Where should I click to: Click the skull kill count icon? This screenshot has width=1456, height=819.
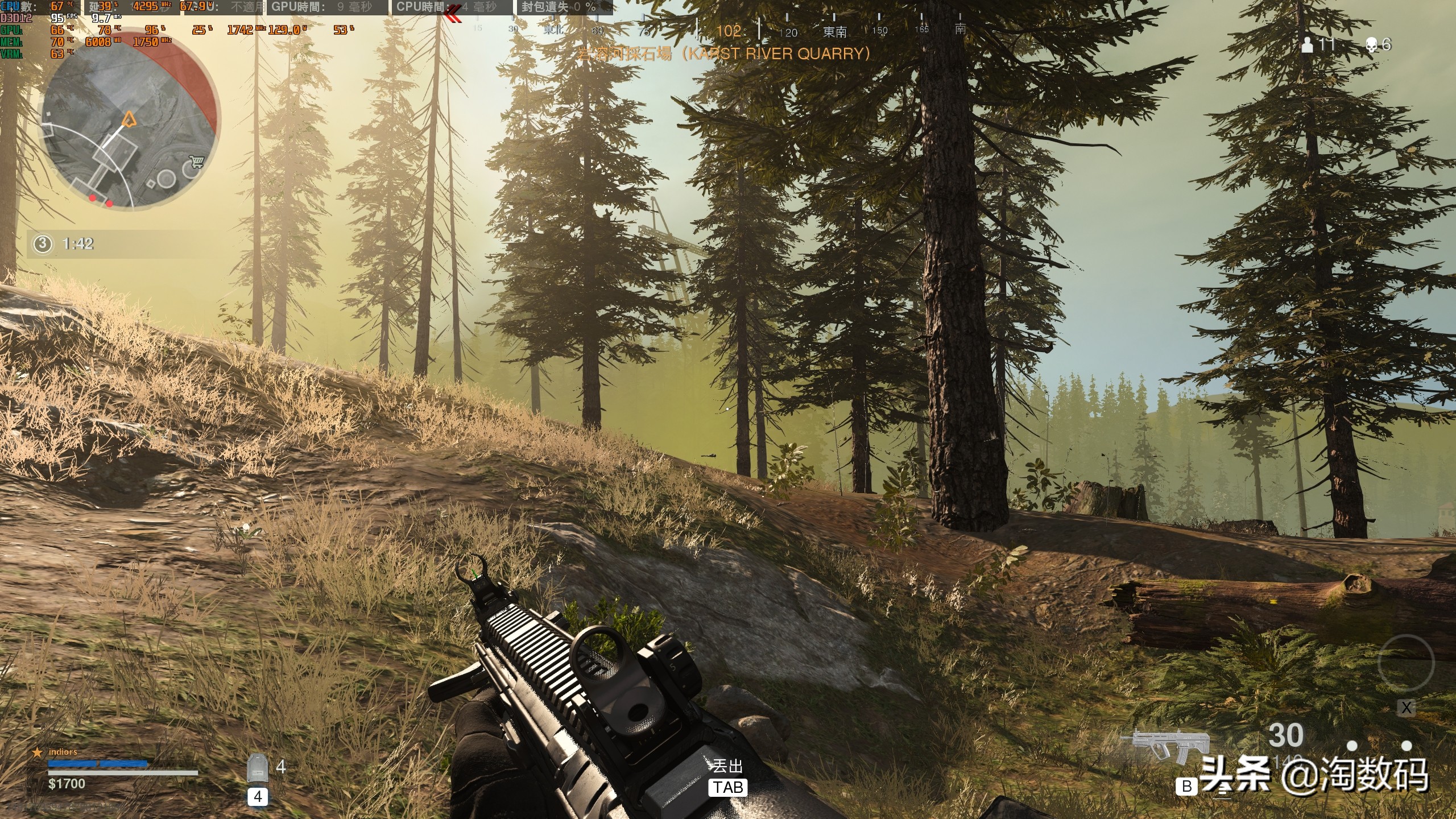[1372, 44]
